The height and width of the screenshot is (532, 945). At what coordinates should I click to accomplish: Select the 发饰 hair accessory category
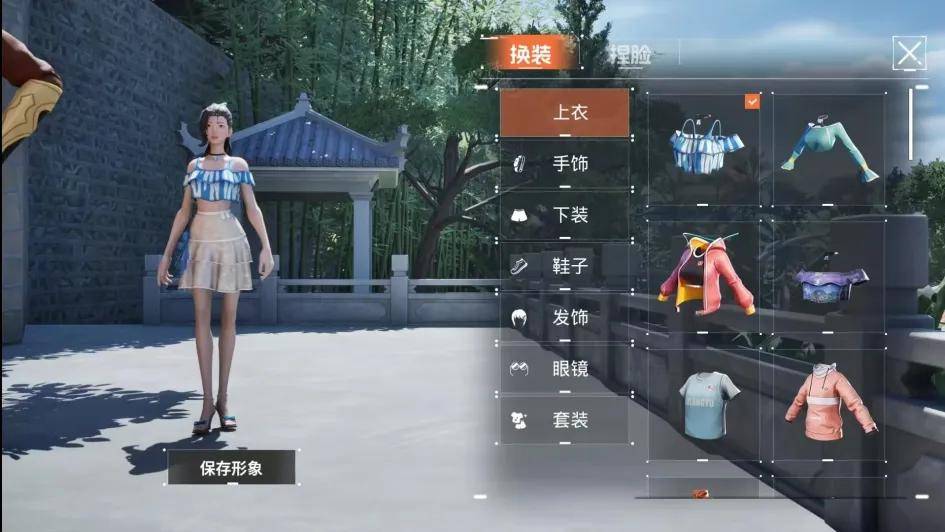point(565,317)
